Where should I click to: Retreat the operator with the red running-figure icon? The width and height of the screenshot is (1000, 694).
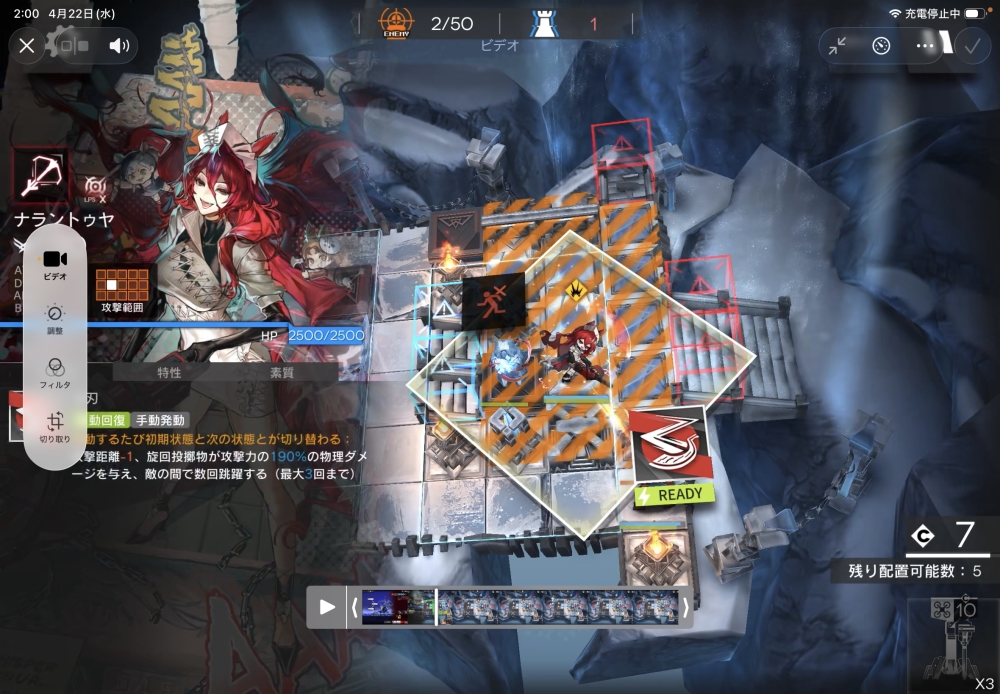pos(494,298)
